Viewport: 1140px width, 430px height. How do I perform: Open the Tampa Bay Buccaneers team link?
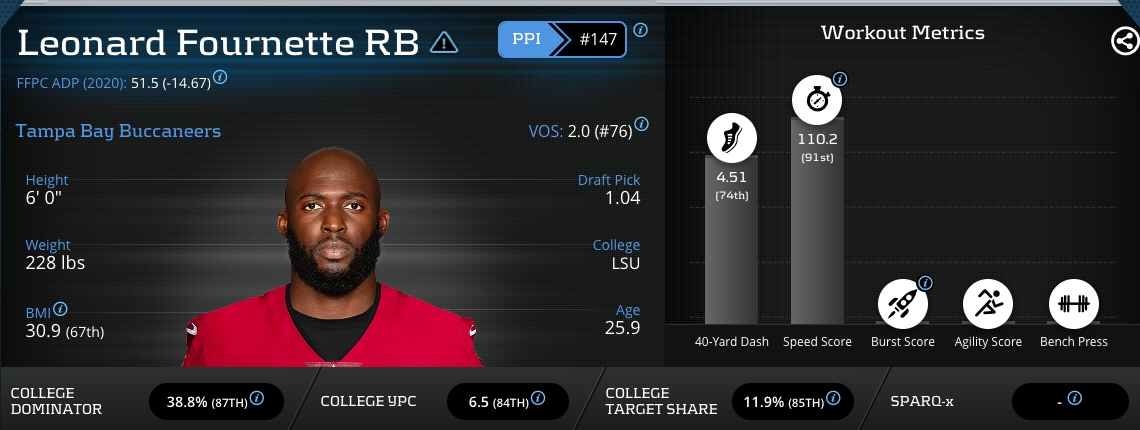click(x=118, y=131)
